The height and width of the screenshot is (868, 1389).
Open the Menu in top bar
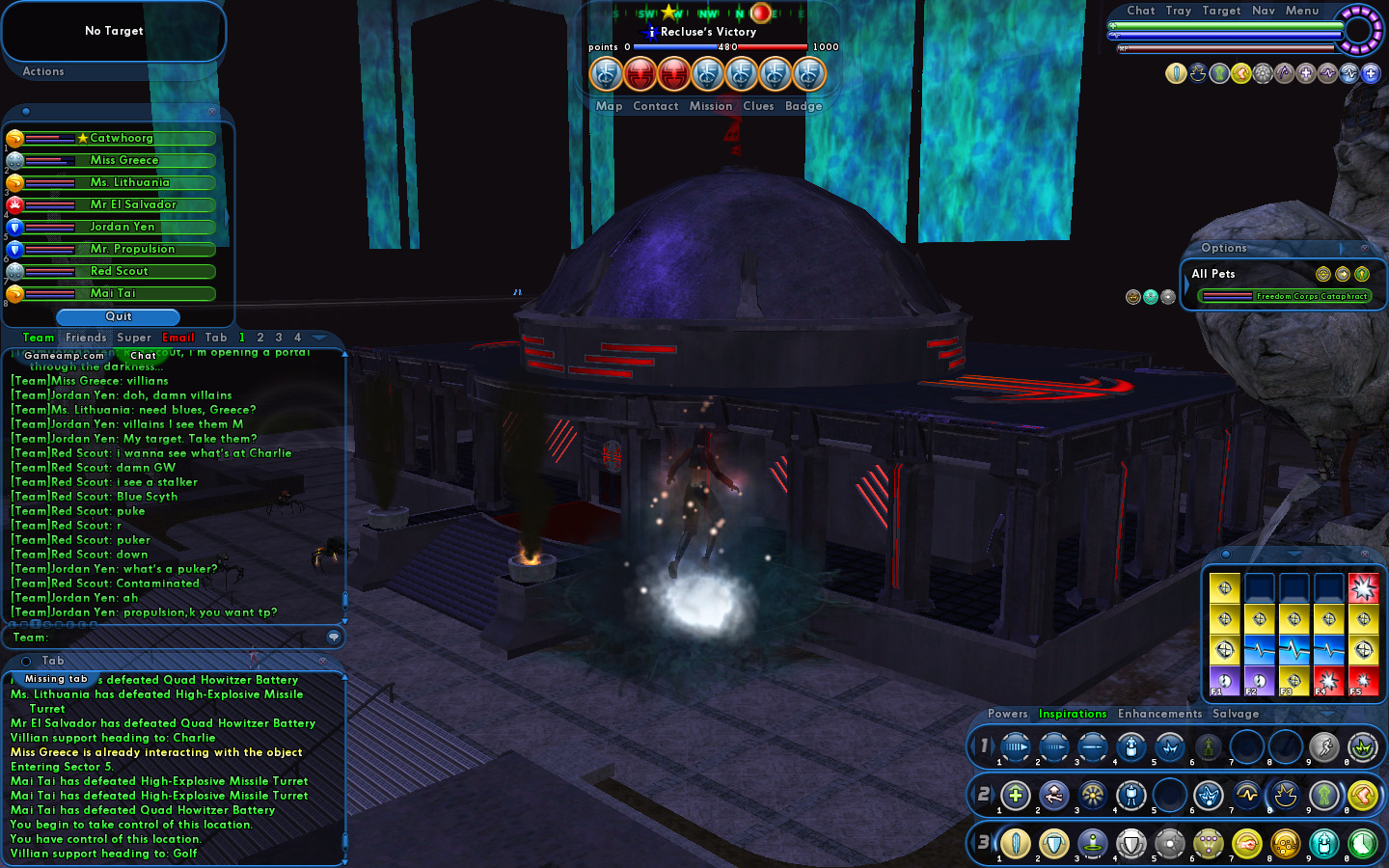tap(1301, 11)
